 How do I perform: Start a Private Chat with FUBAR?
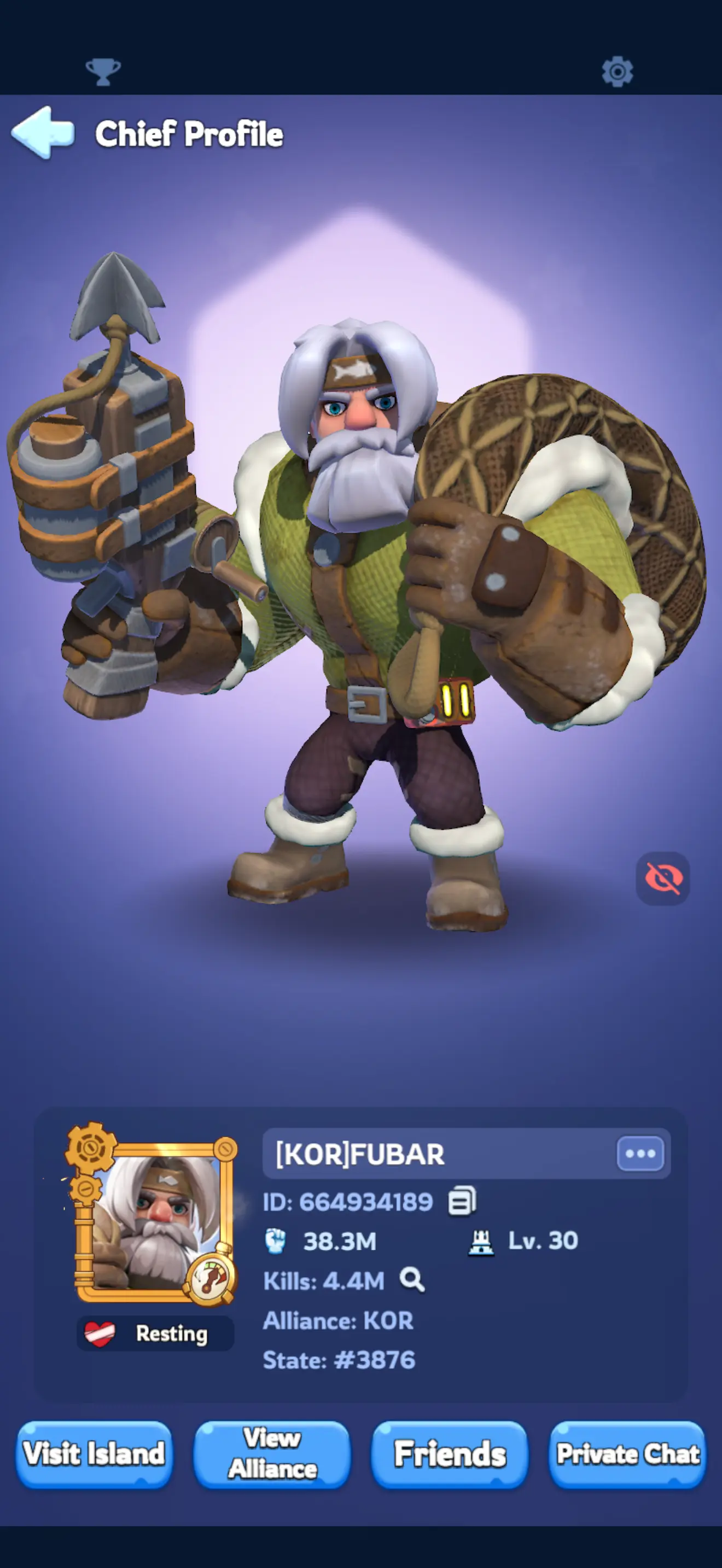click(x=626, y=1456)
